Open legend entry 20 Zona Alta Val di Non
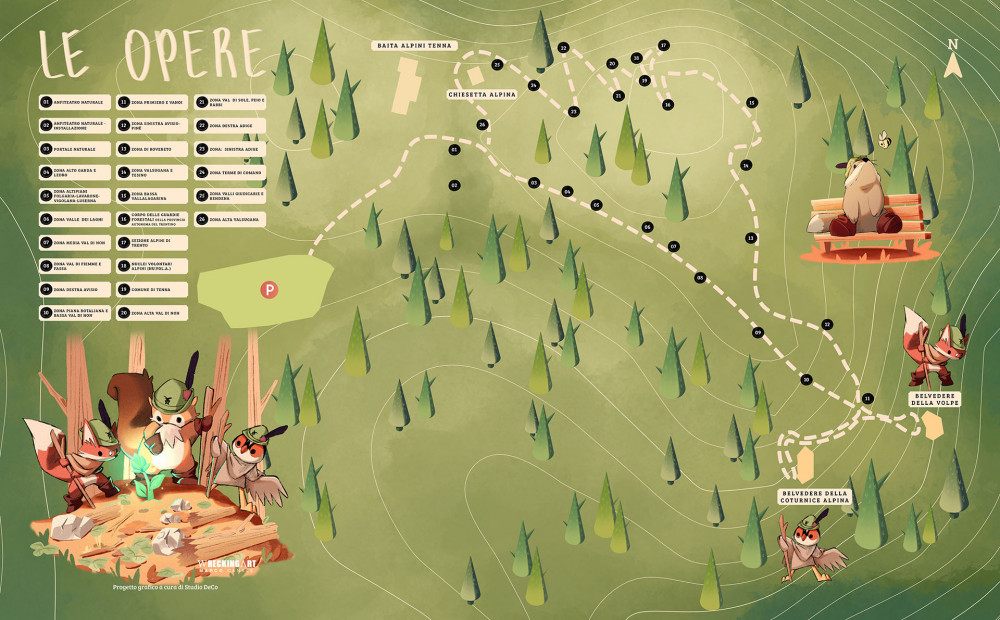The height and width of the screenshot is (620, 1000). click(150, 313)
